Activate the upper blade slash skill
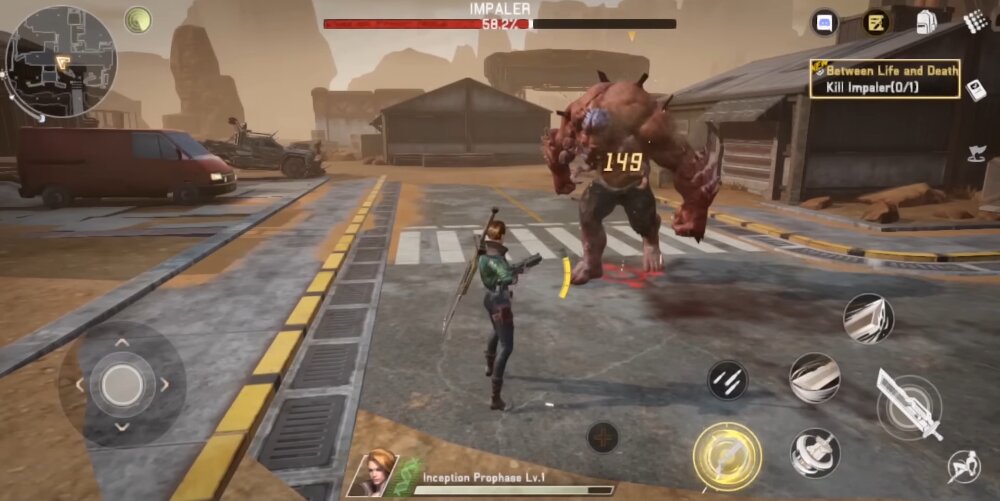Viewport: 1000px width, 501px height. click(x=866, y=319)
